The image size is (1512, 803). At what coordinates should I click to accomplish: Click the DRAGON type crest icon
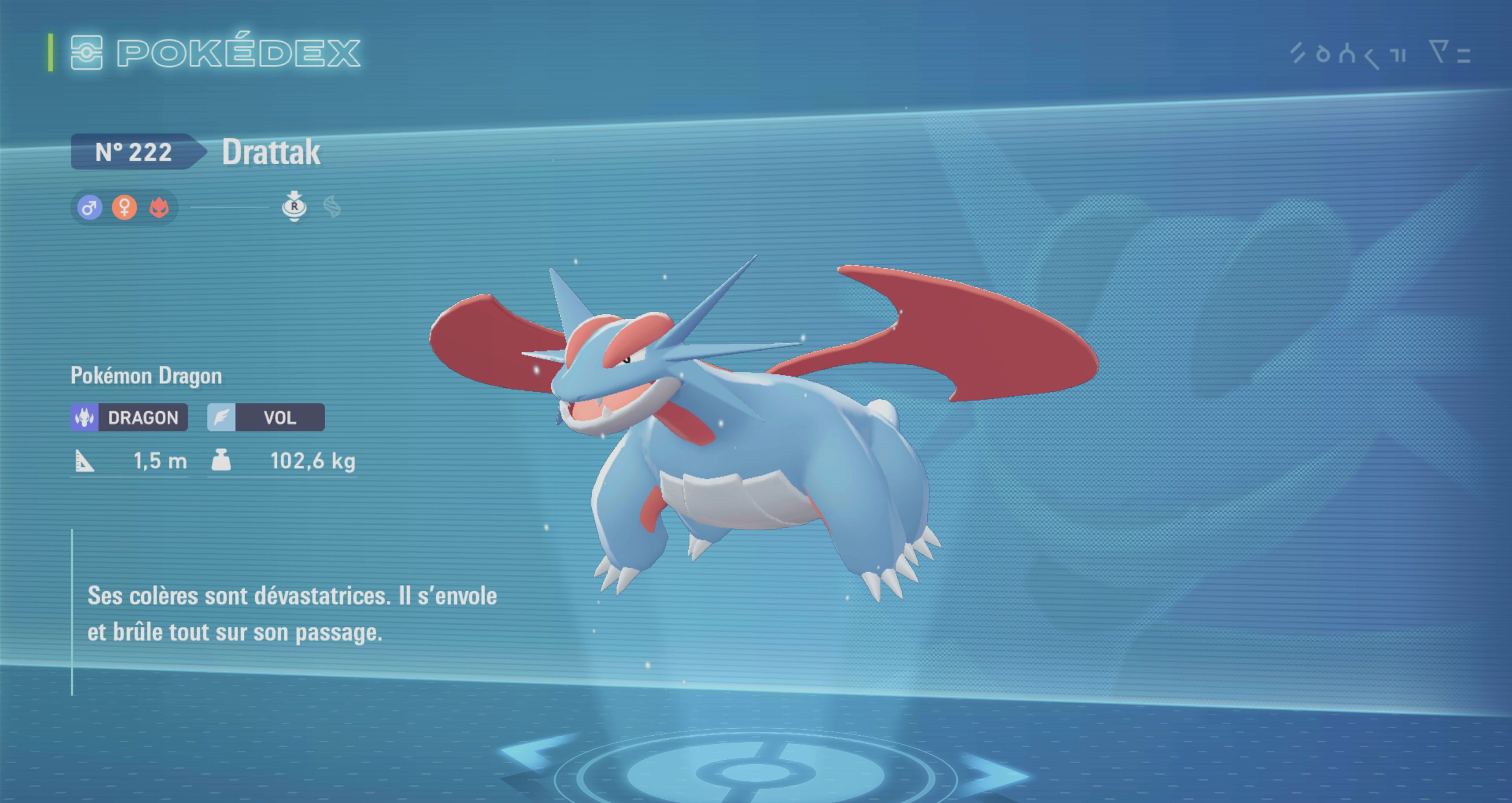point(85,417)
